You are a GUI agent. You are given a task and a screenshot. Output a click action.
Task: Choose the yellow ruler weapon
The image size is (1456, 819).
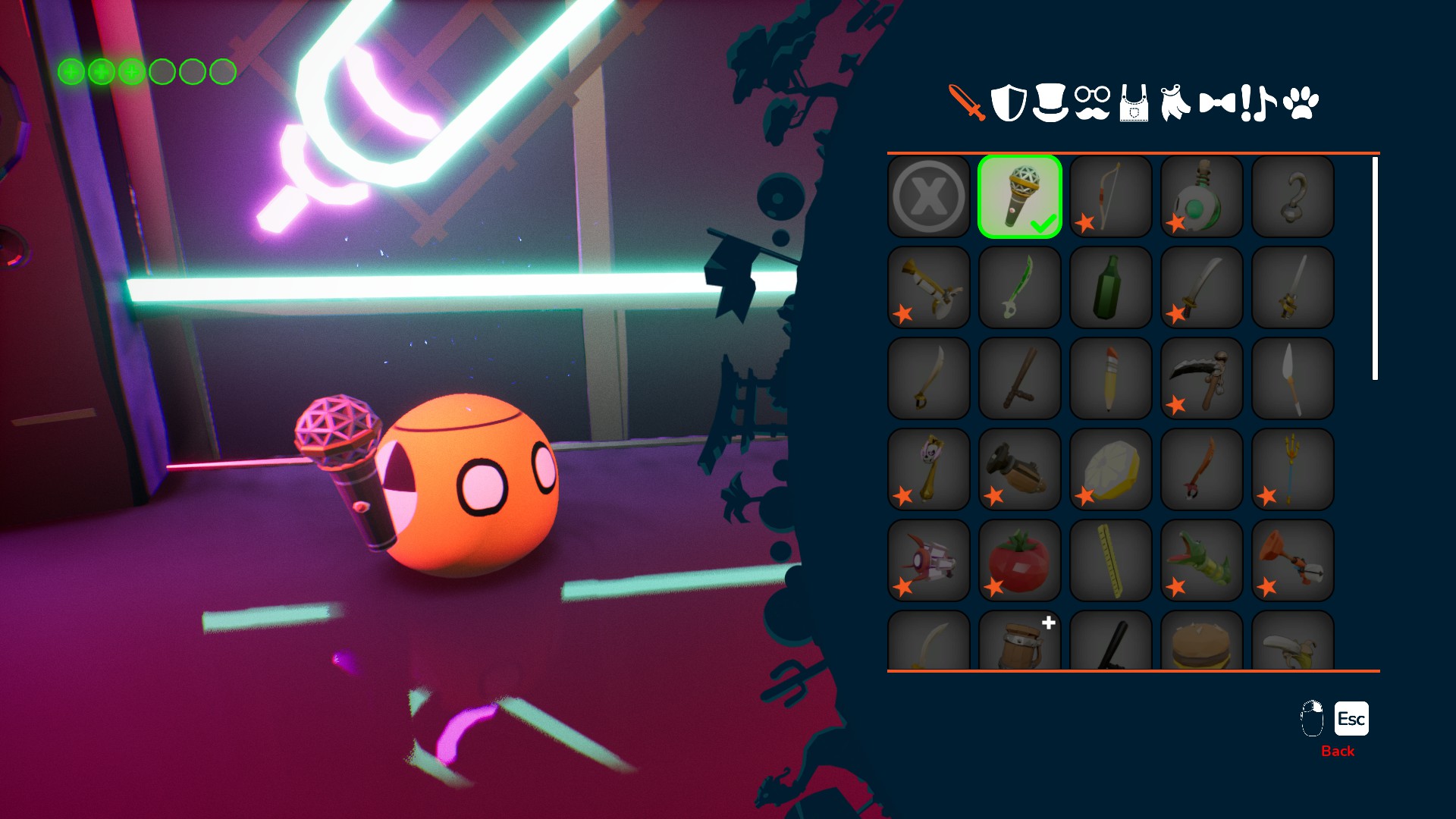(x=1111, y=560)
